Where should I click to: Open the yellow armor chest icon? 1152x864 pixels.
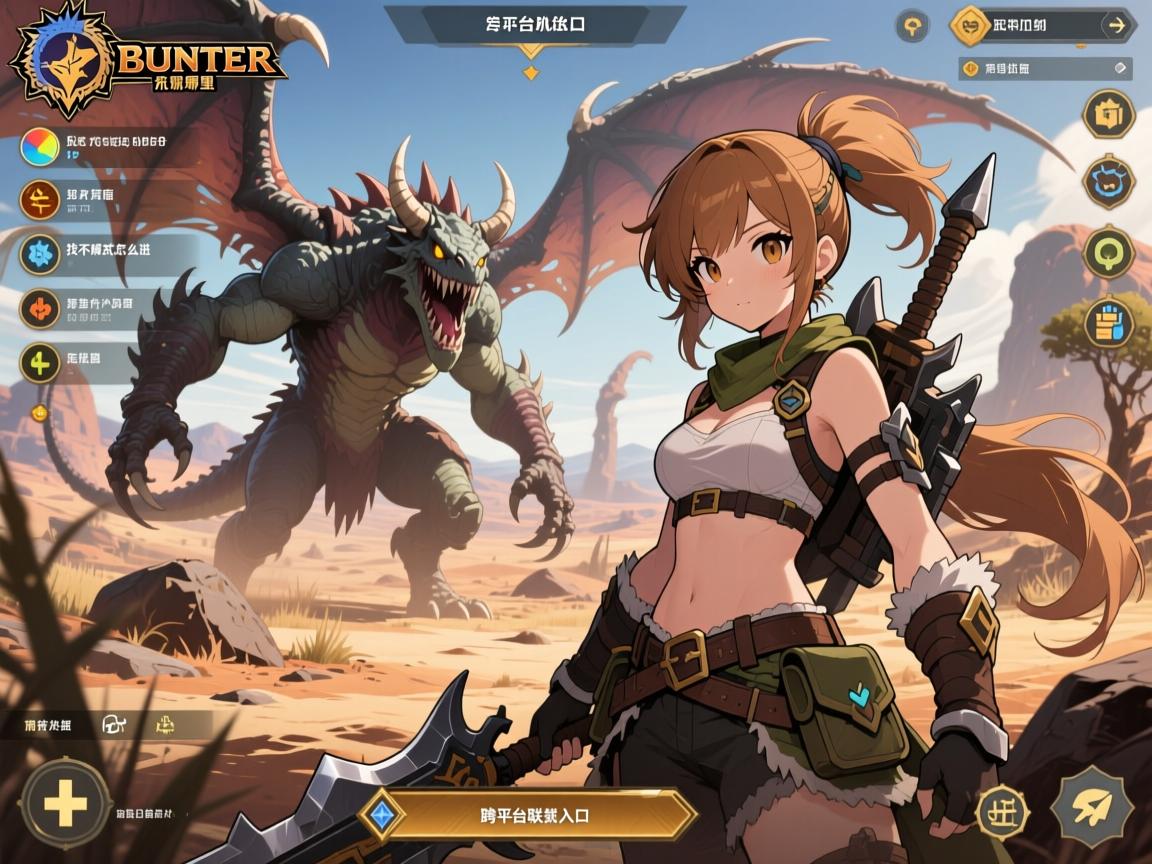coord(1108,115)
